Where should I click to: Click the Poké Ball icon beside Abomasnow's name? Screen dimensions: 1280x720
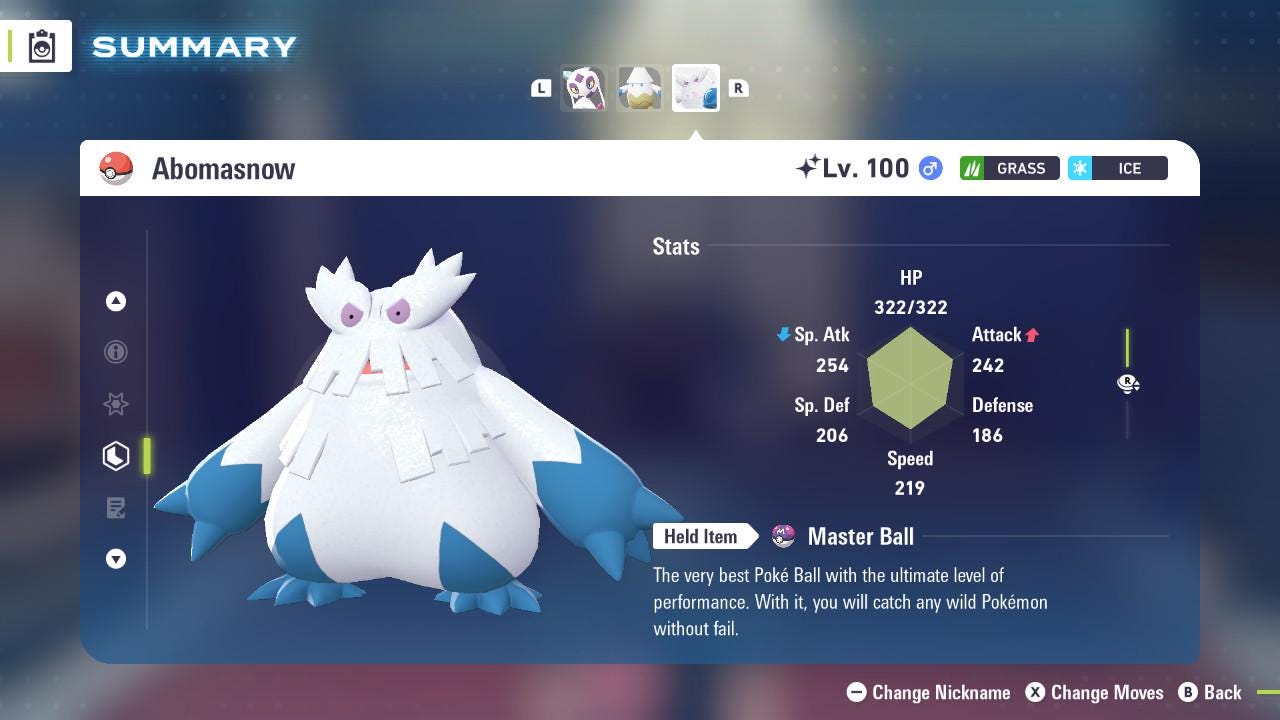tap(117, 168)
